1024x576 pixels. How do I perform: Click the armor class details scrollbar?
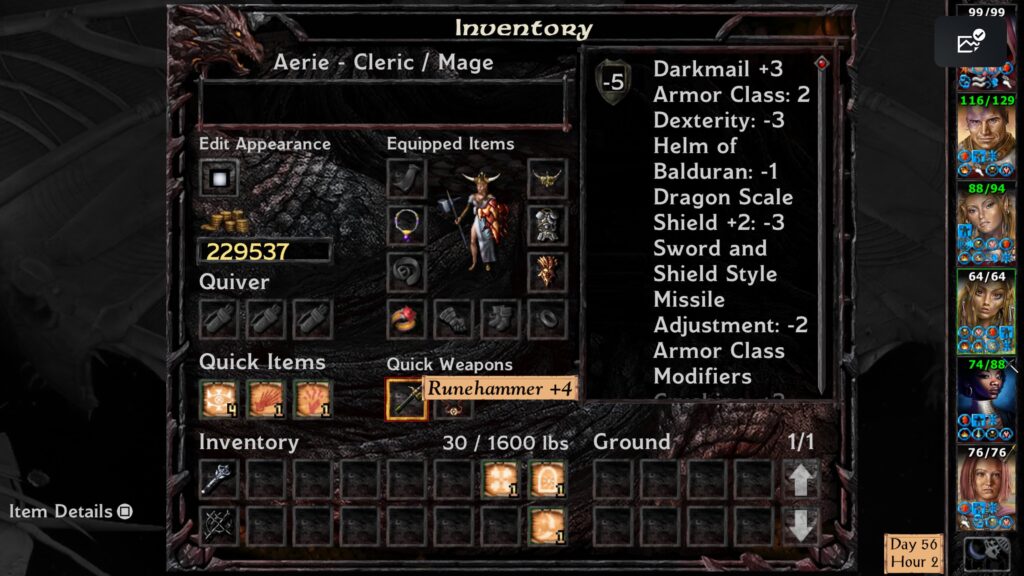[822, 225]
